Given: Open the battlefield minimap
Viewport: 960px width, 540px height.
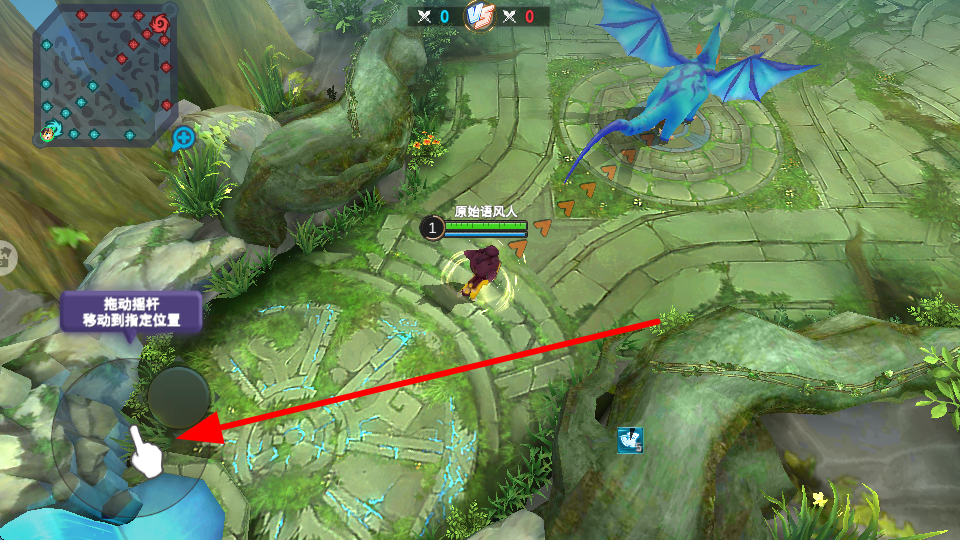Looking at the screenshot, I should click(105, 76).
